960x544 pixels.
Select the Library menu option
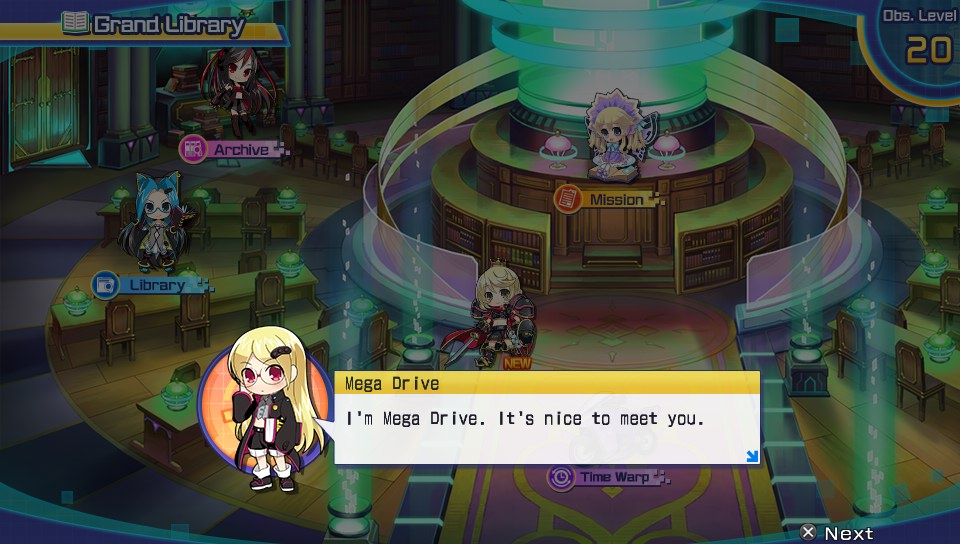click(x=148, y=285)
